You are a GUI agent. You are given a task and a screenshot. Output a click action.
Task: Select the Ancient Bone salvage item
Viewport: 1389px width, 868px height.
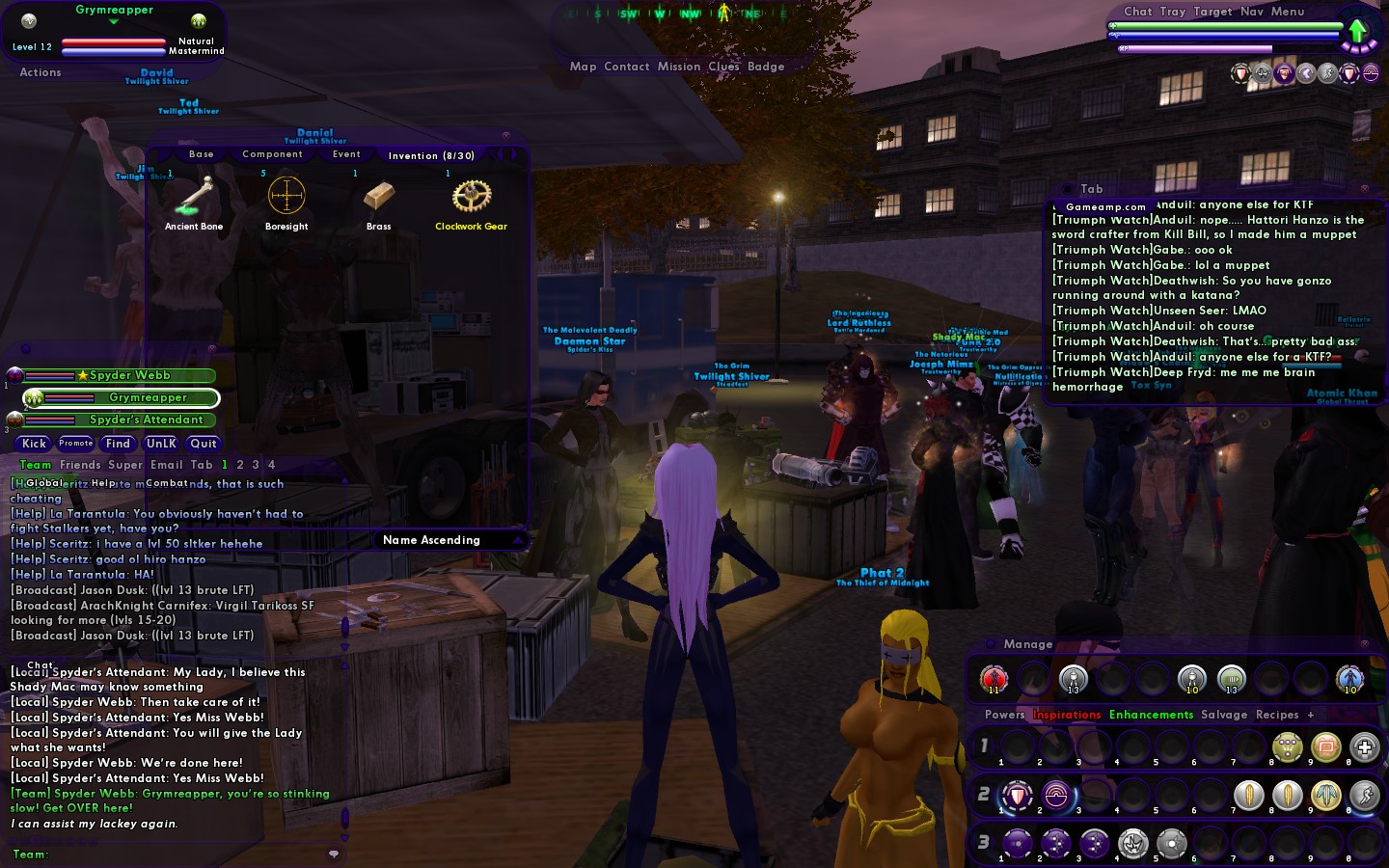point(194,199)
